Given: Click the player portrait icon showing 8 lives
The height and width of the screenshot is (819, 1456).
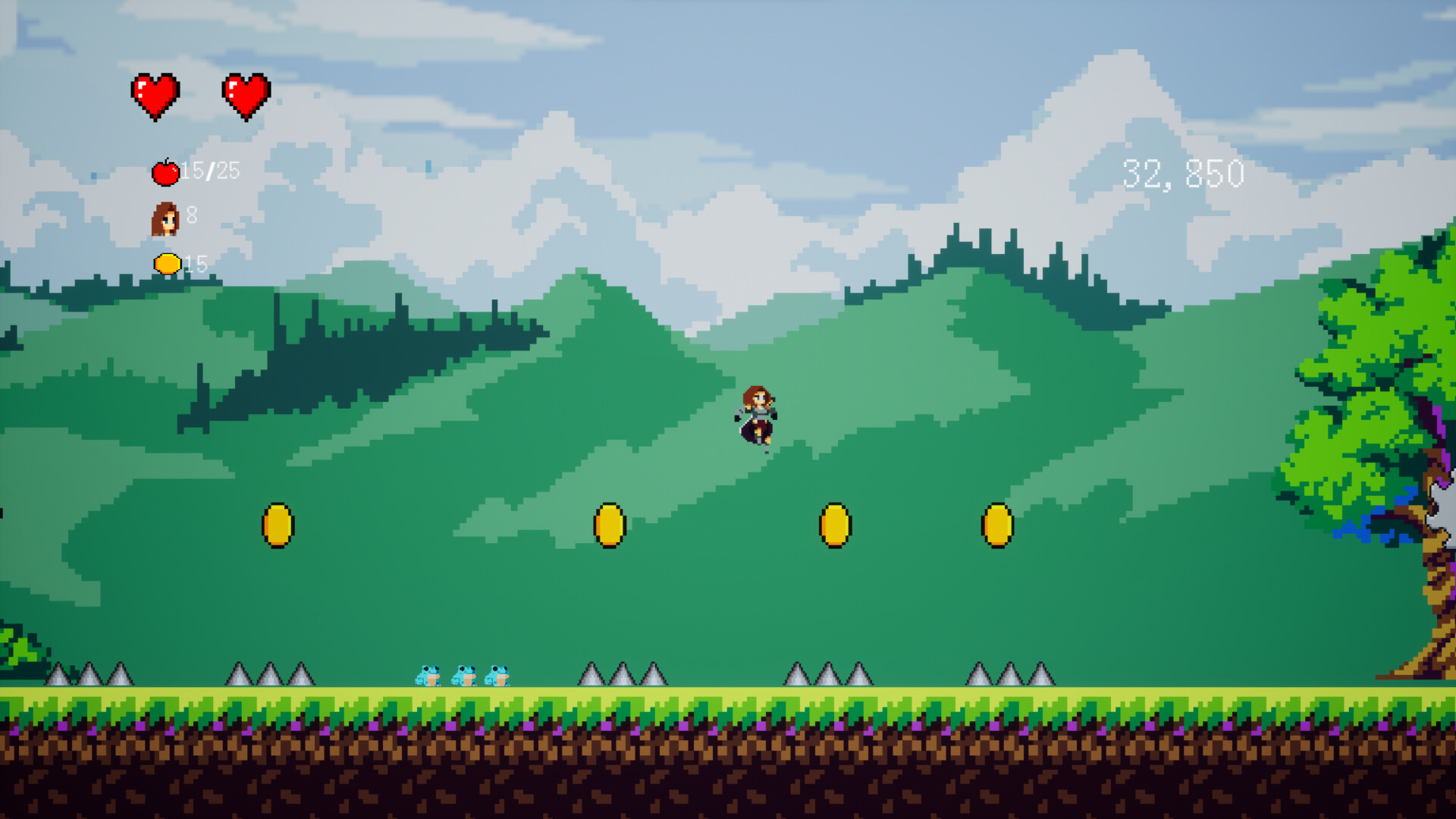Looking at the screenshot, I should [x=164, y=220].
